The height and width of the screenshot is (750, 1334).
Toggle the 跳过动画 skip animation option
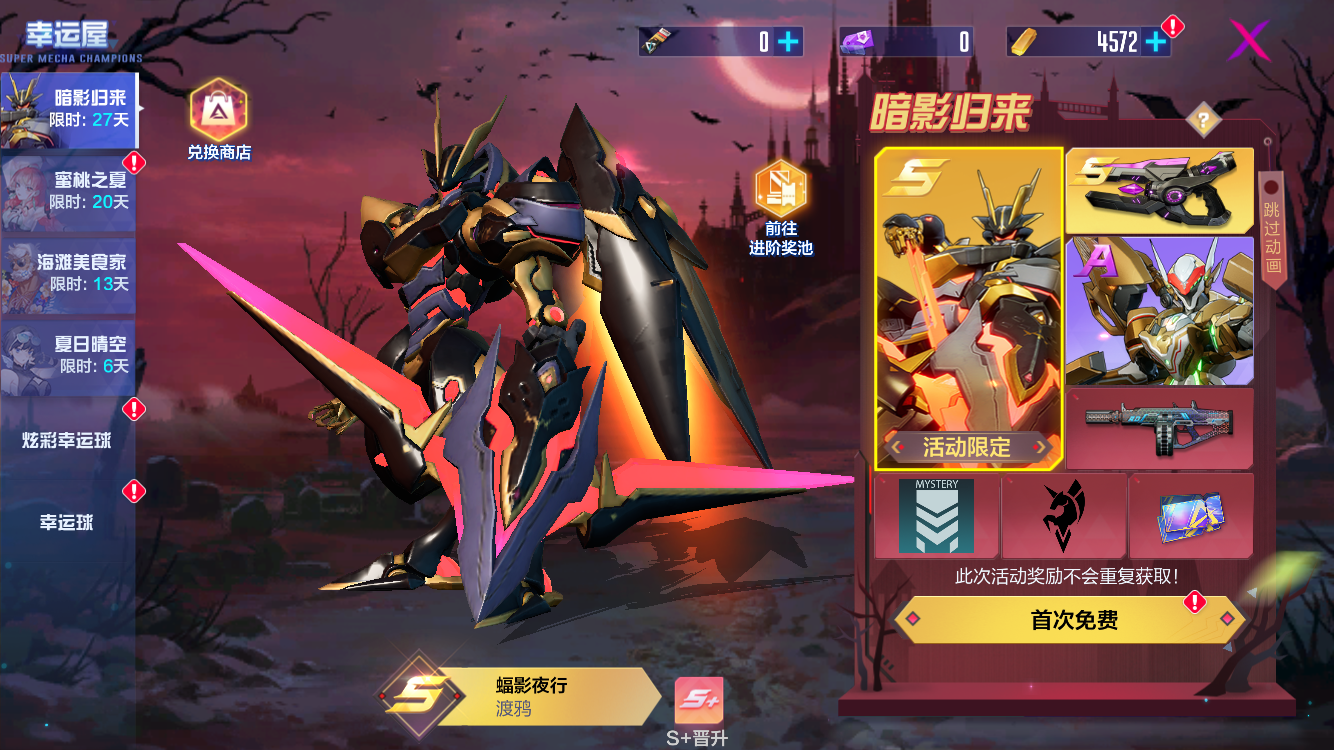pyautogui.click(x=1271, y=230)
